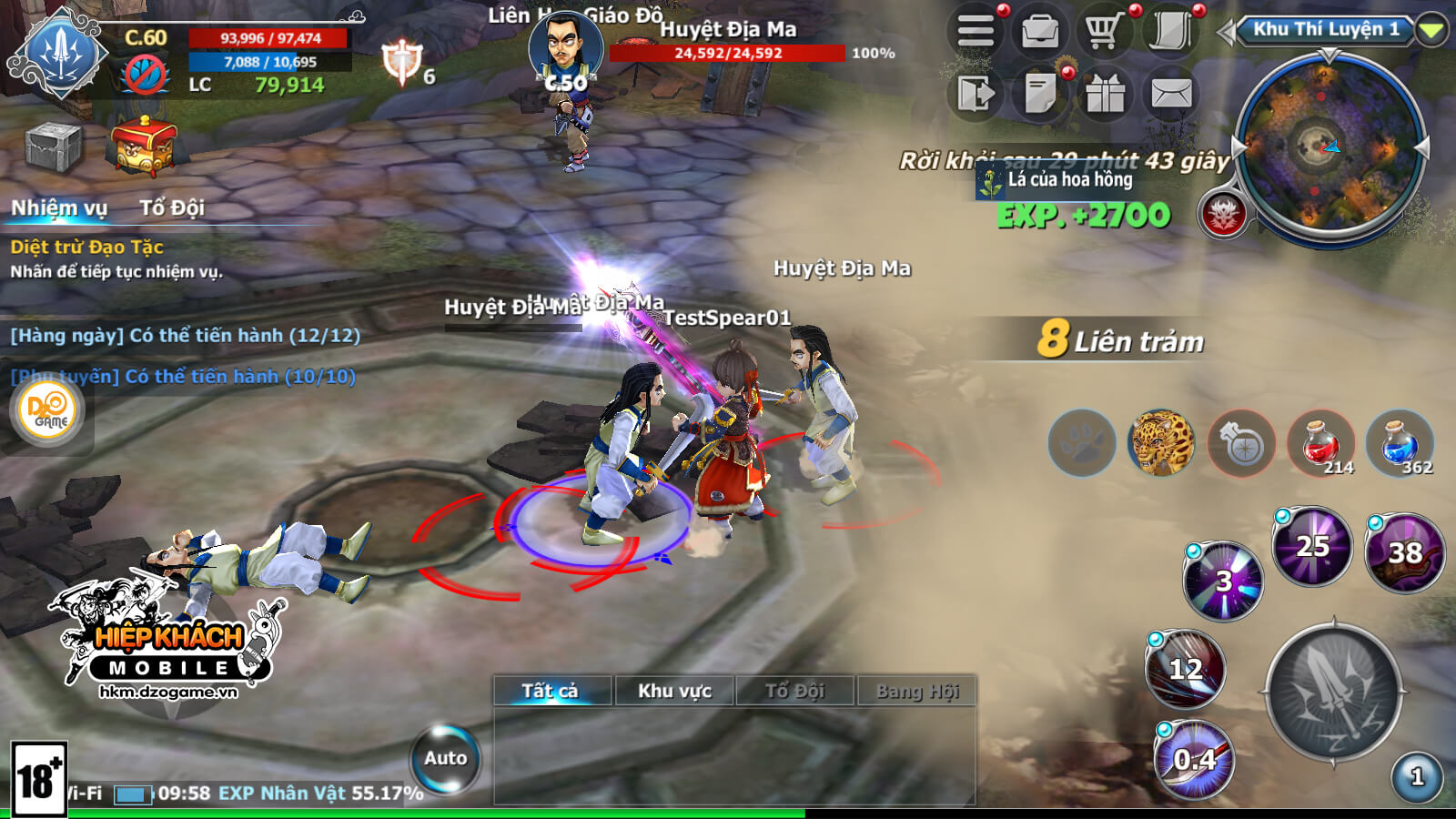Open the shopping cart store
This screenshot has height=819, width=1456.
tap(1103, 33)
